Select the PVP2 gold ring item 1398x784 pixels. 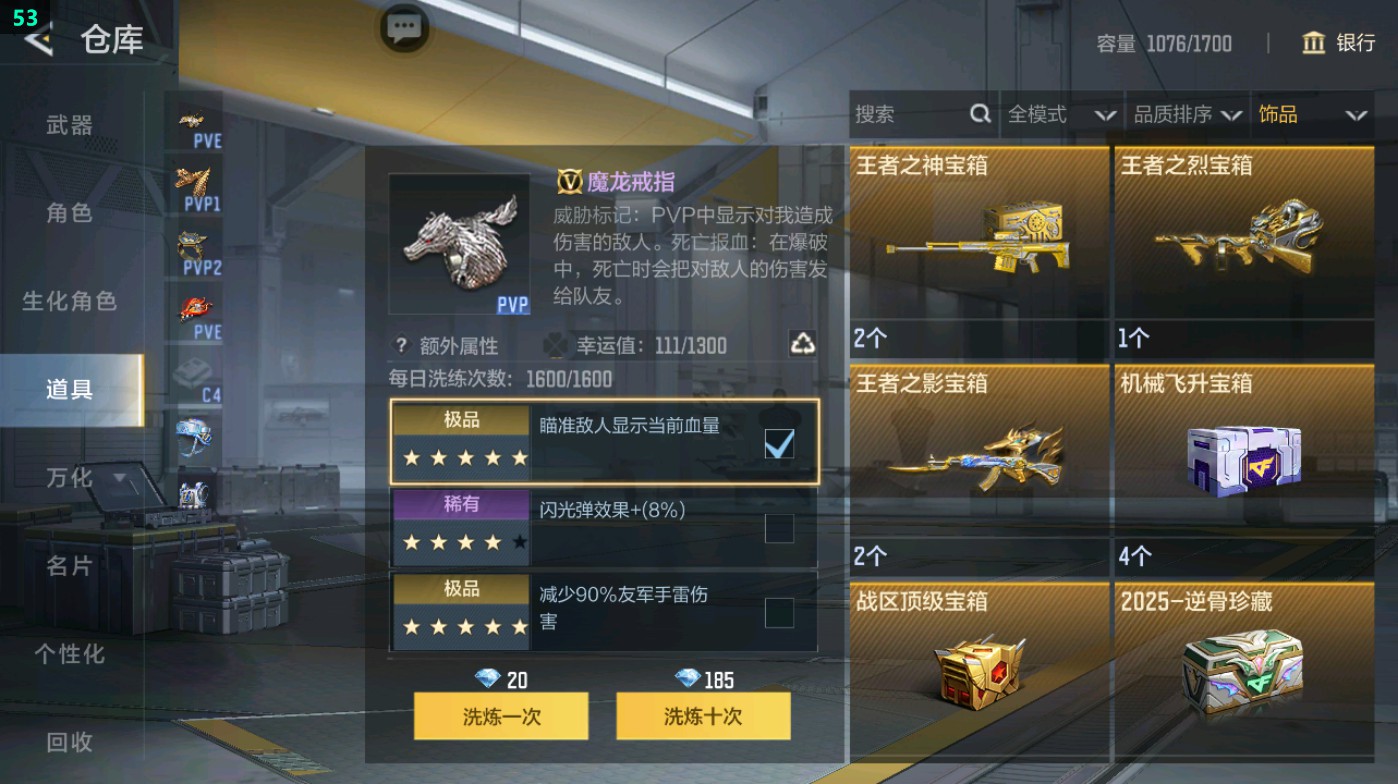197,247
